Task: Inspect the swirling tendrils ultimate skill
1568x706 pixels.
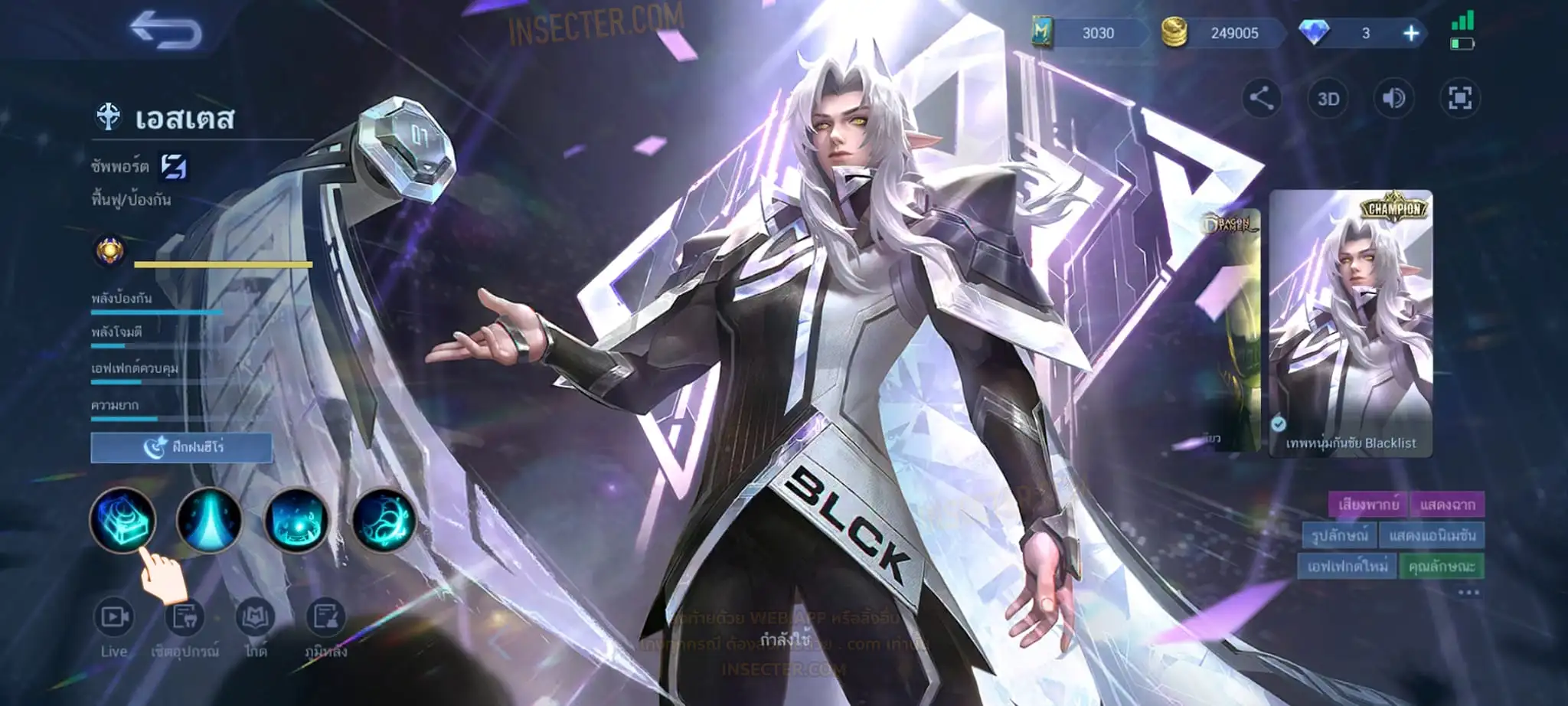Action: [x=384, y=521]
